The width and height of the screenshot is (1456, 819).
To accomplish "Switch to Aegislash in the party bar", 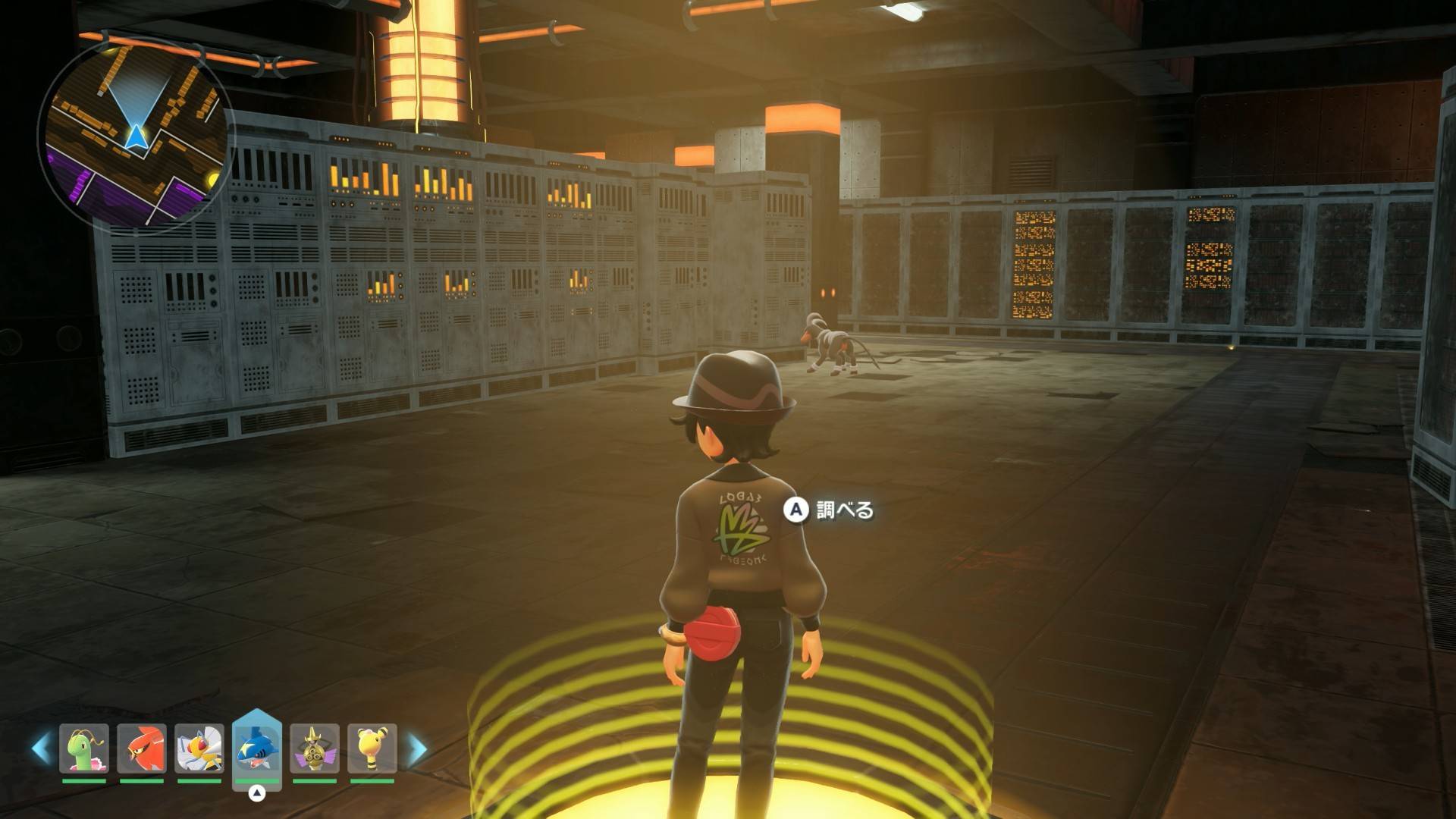I will click(315, 748).
